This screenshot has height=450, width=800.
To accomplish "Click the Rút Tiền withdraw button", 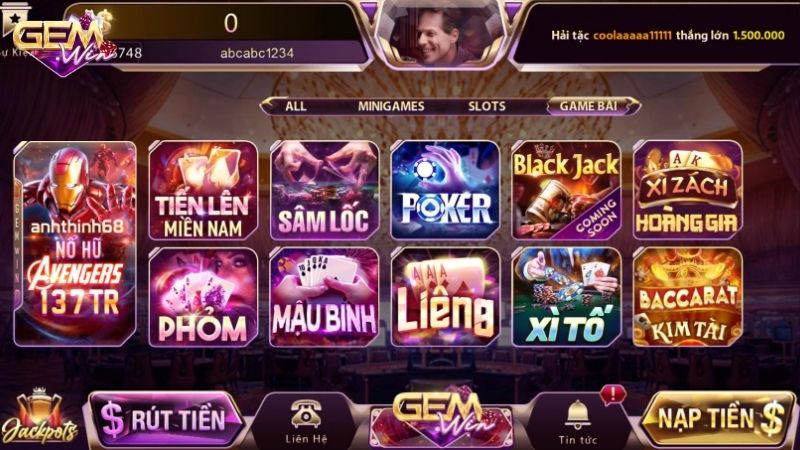I will tap(165, 418).
